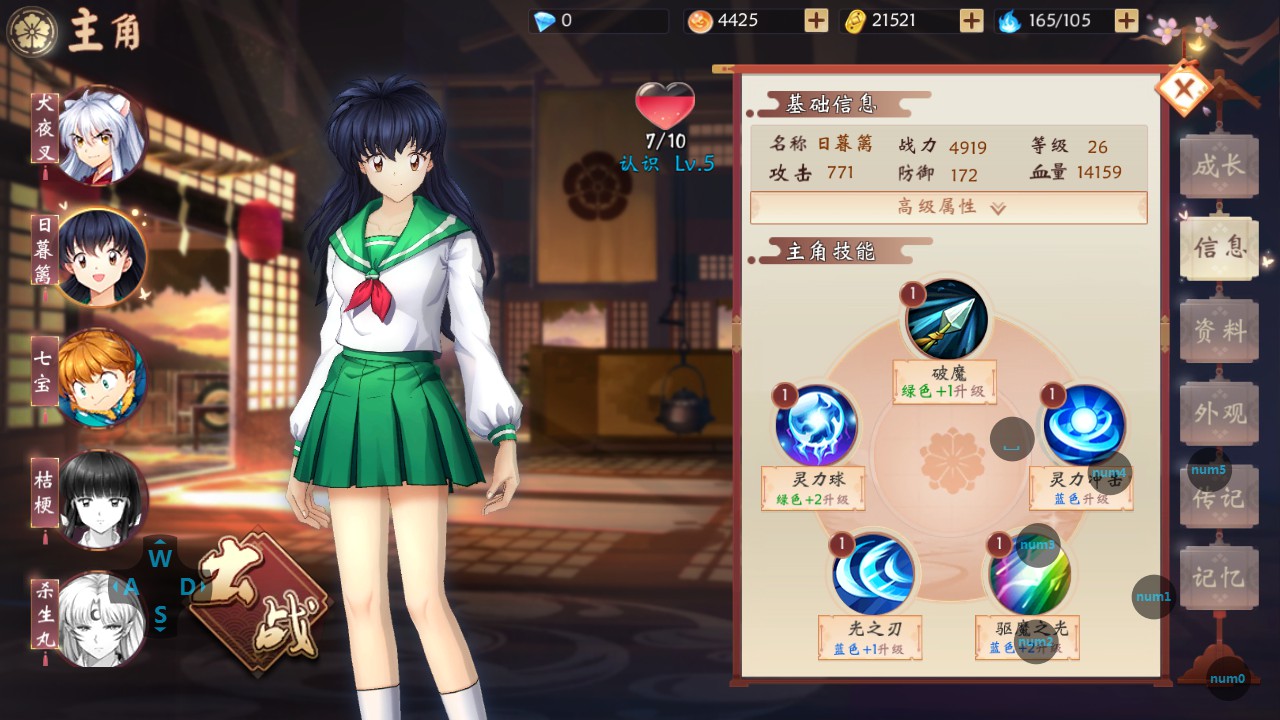Switch to the 外观 tab
The image size is (1280, 720).
tap(1218, 413)
